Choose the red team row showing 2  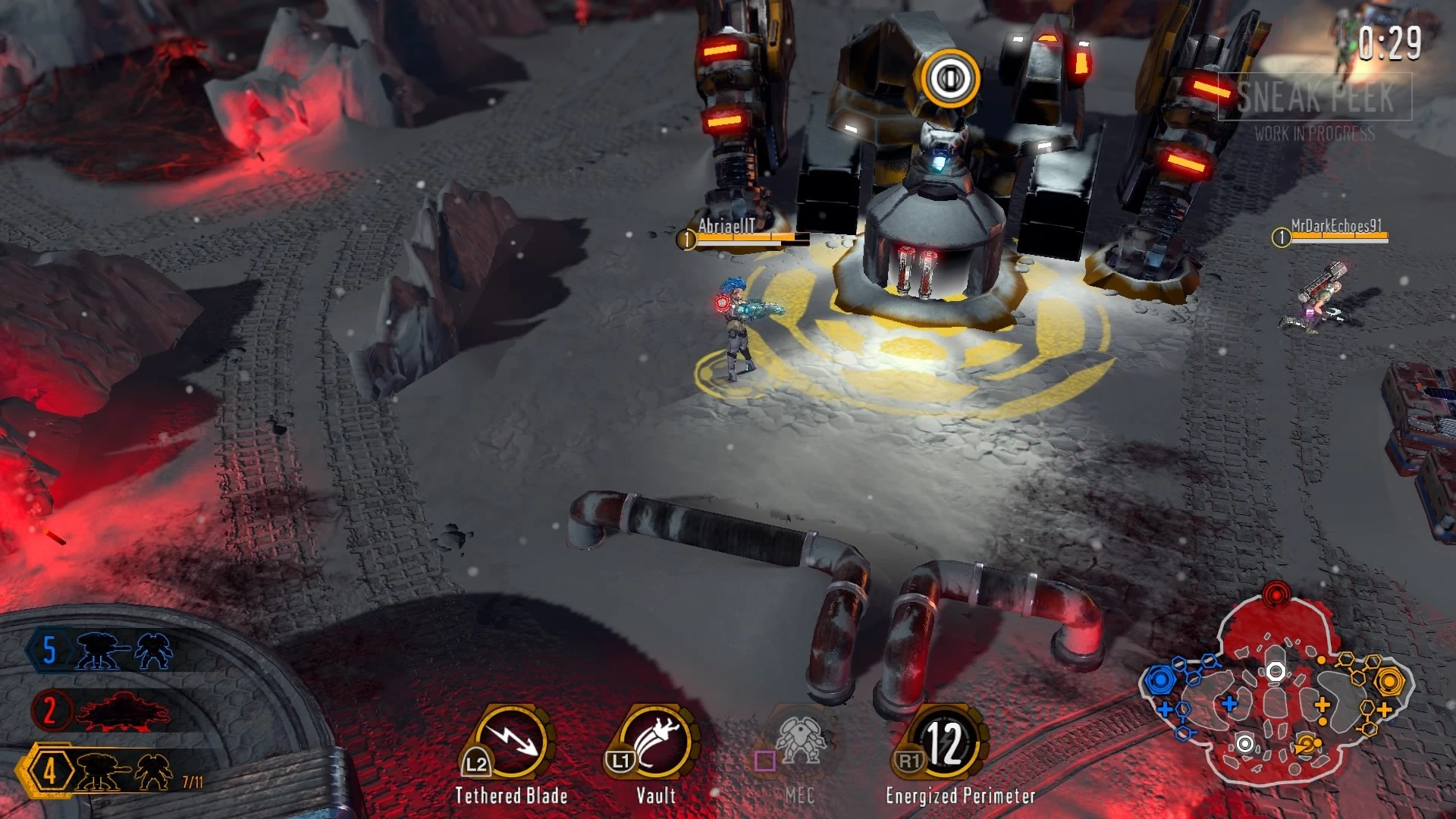tap(102, 711)
